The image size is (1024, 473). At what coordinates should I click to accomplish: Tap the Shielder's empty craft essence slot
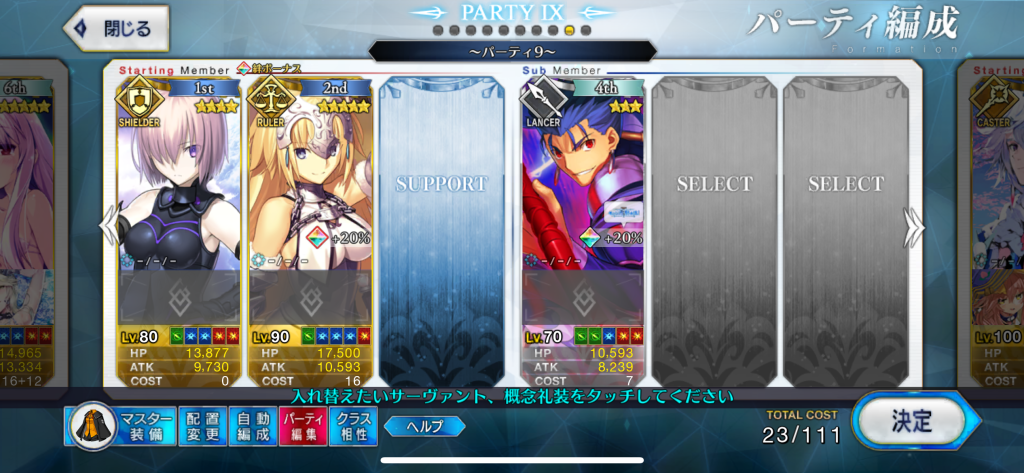[x=179, y=296]
